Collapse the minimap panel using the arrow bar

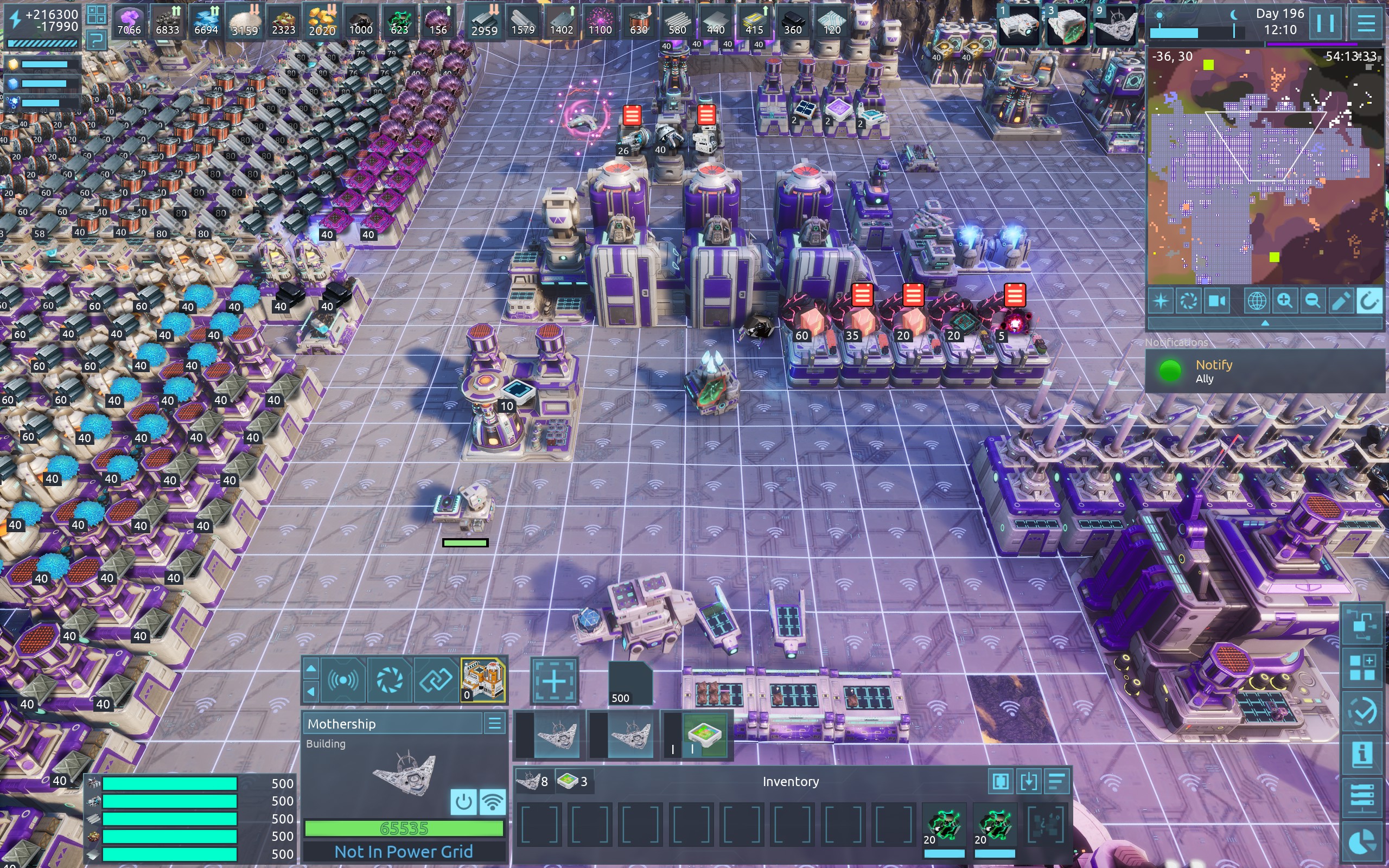tap(1264, 323)
